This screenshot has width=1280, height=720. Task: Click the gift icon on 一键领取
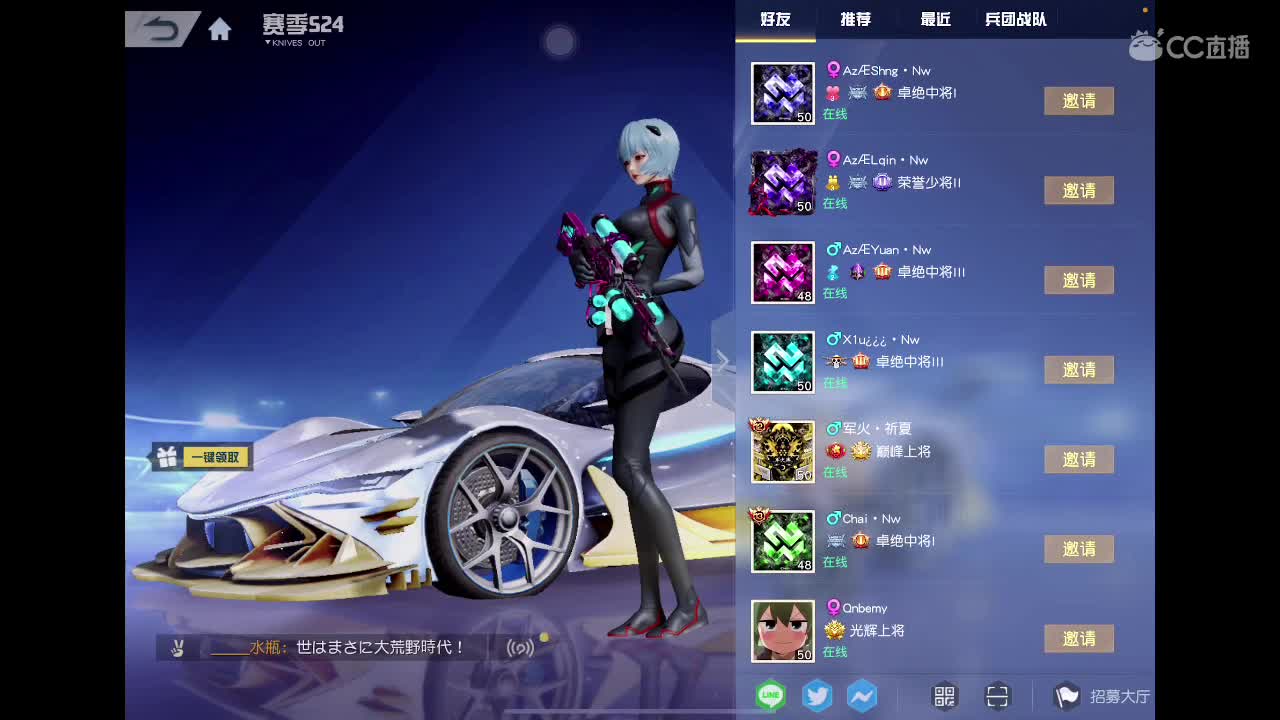[x=169, y=456]
